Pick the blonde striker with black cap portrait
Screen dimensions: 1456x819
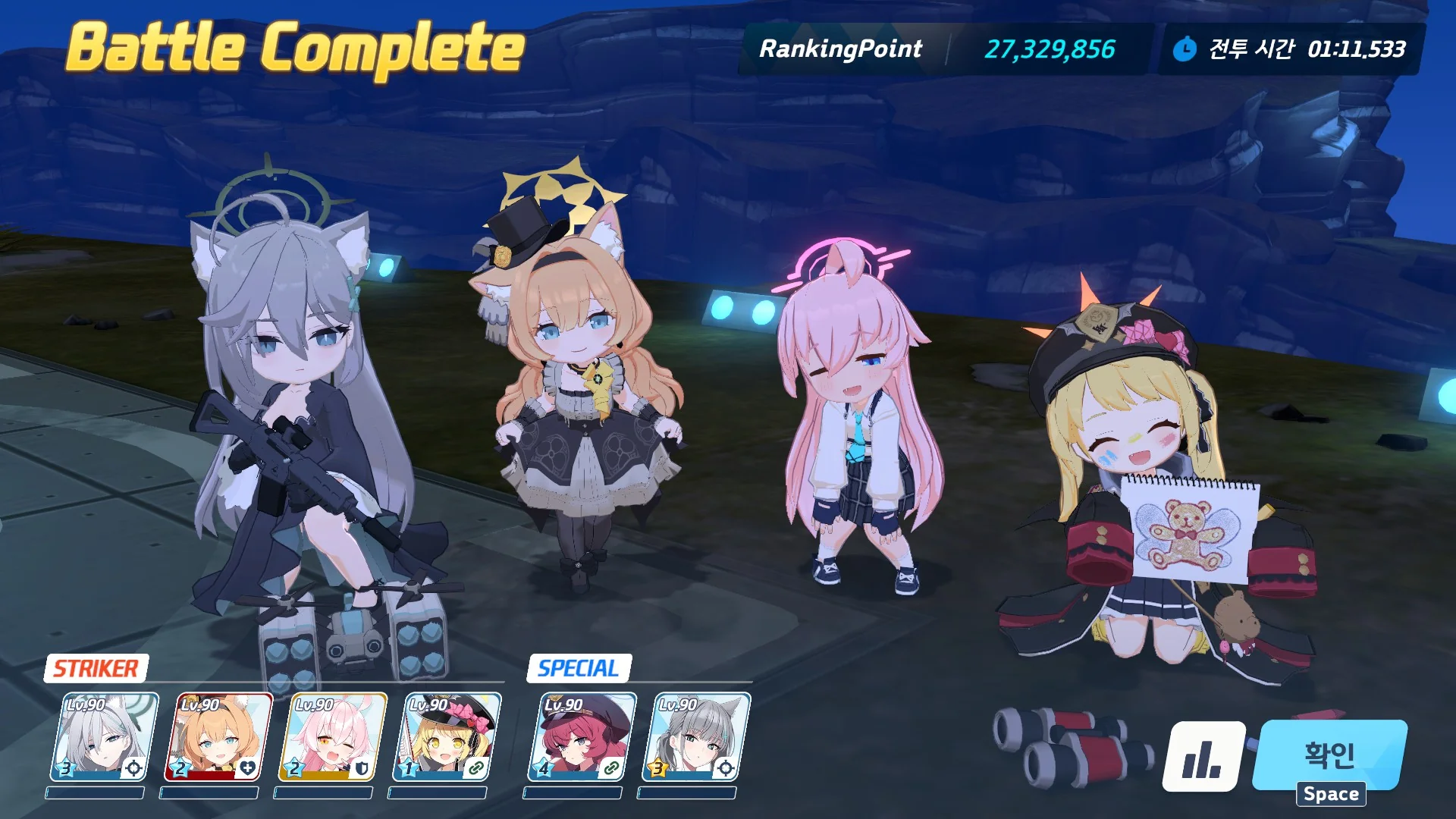(x=447, y=737)
